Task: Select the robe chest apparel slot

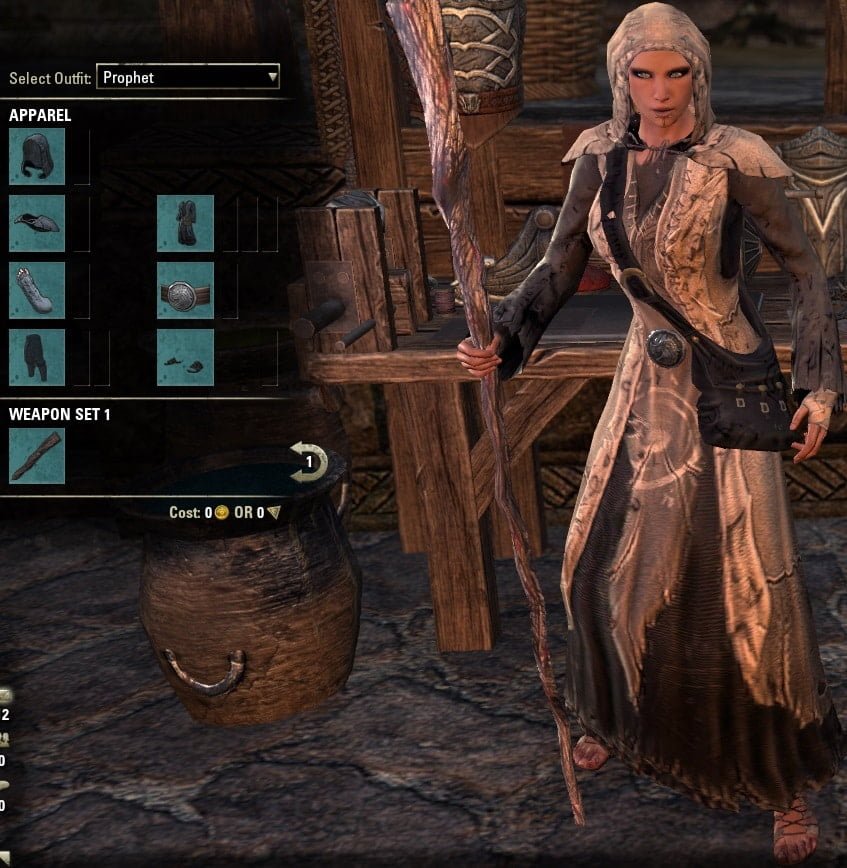Action: tap(185, 223)
